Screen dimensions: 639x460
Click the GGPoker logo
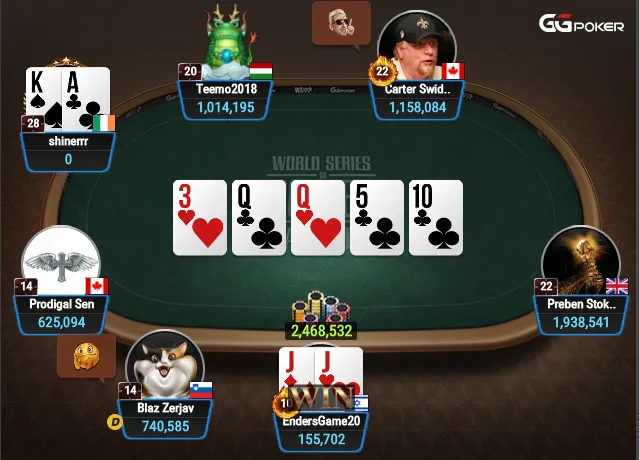tap(582, 25)
